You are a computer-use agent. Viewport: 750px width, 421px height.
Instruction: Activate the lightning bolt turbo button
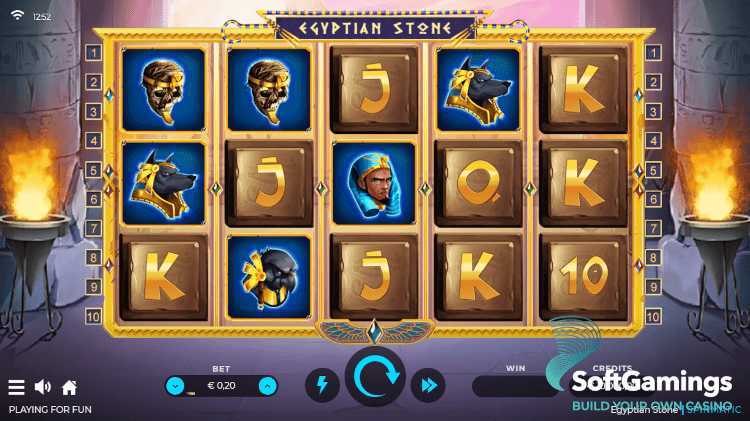tap(321, 385)
